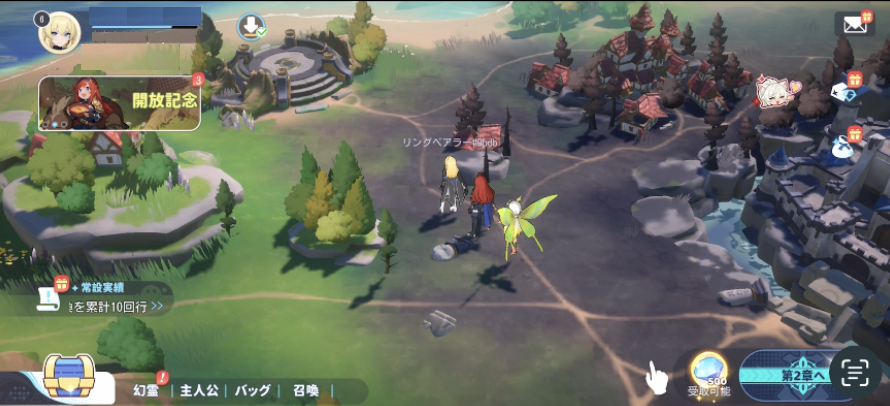The width and height of the screenshot is (890, 406).
Task: Open the バッグ inventory
Action: pos(253,390)
